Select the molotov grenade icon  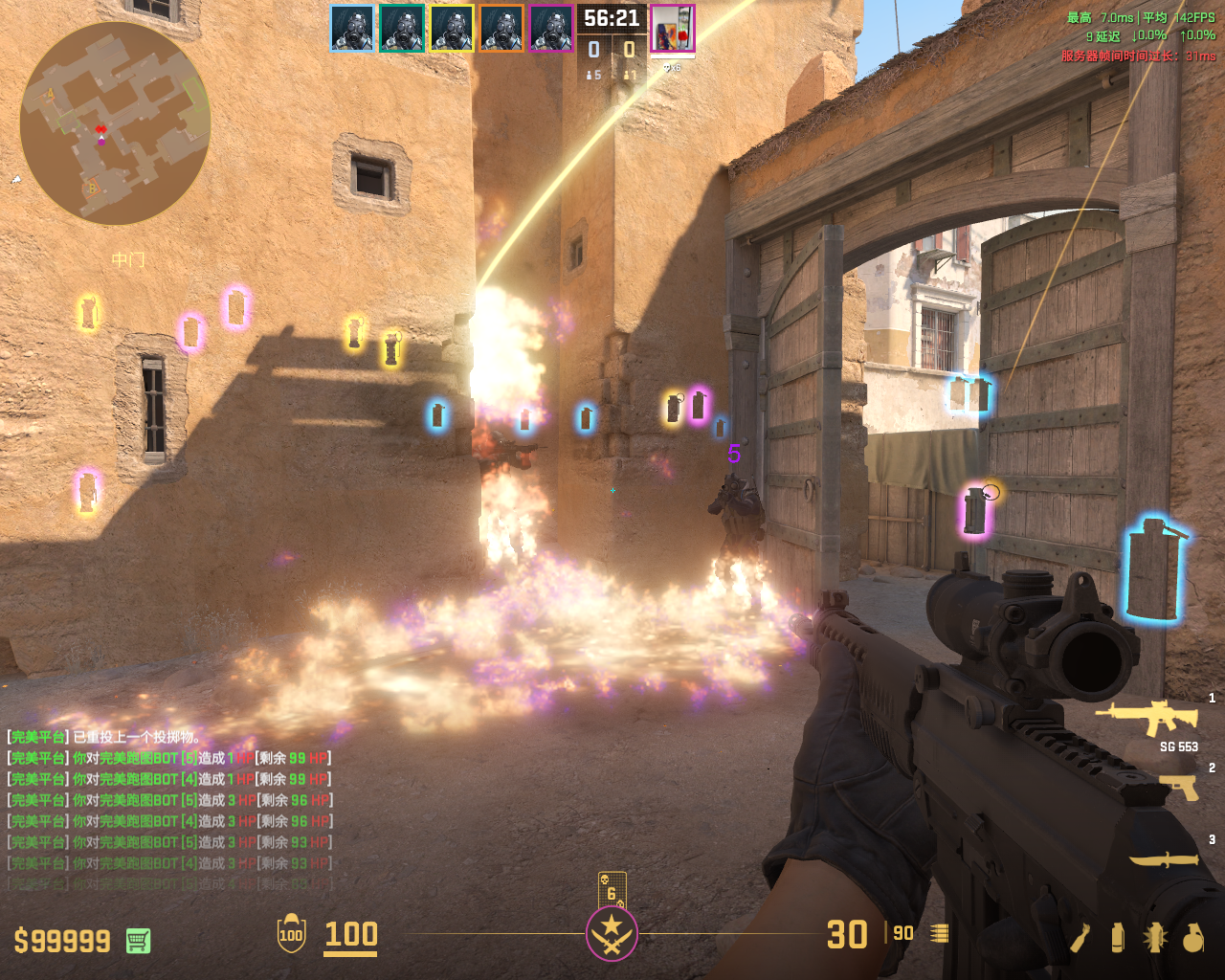[1080, 937]
